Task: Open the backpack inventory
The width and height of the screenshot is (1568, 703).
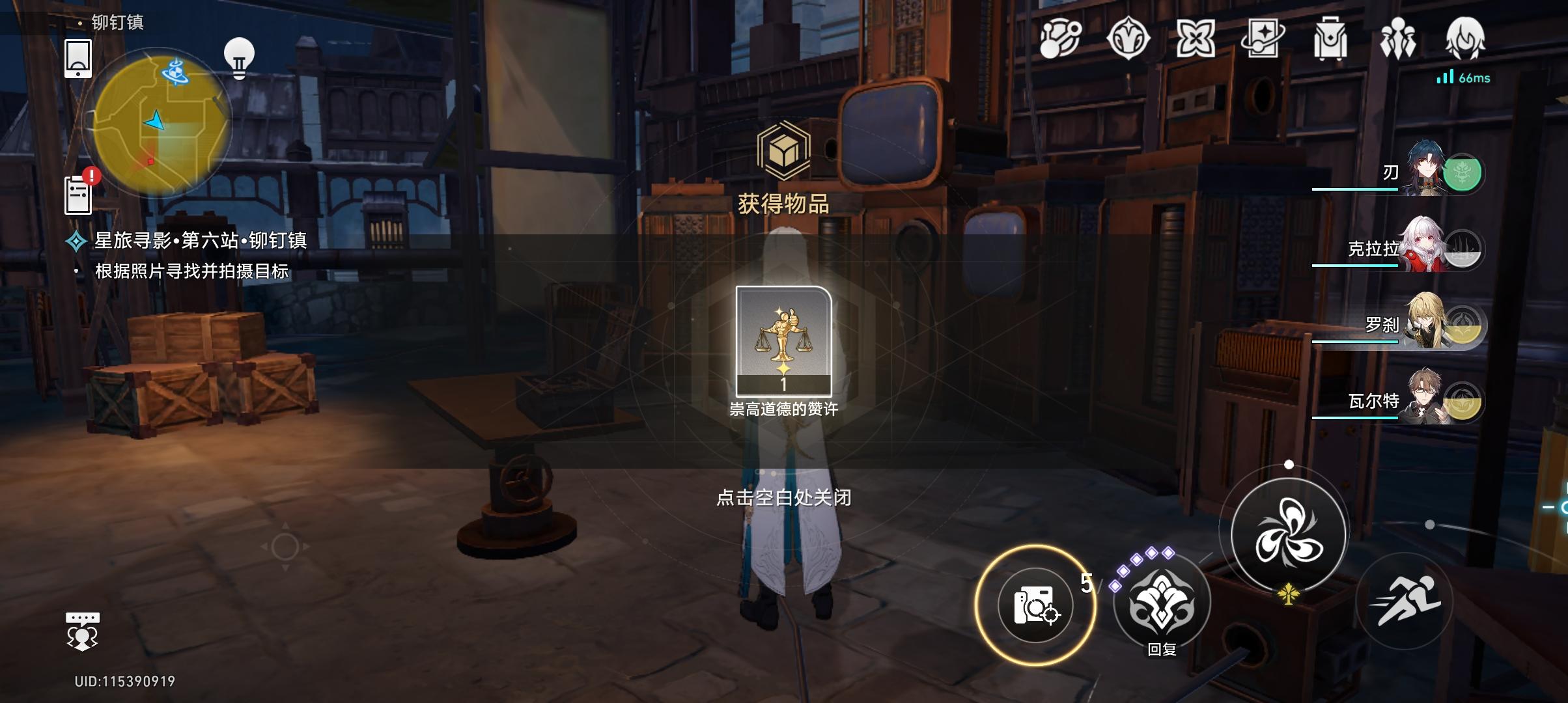Action: pos(1330,39)
